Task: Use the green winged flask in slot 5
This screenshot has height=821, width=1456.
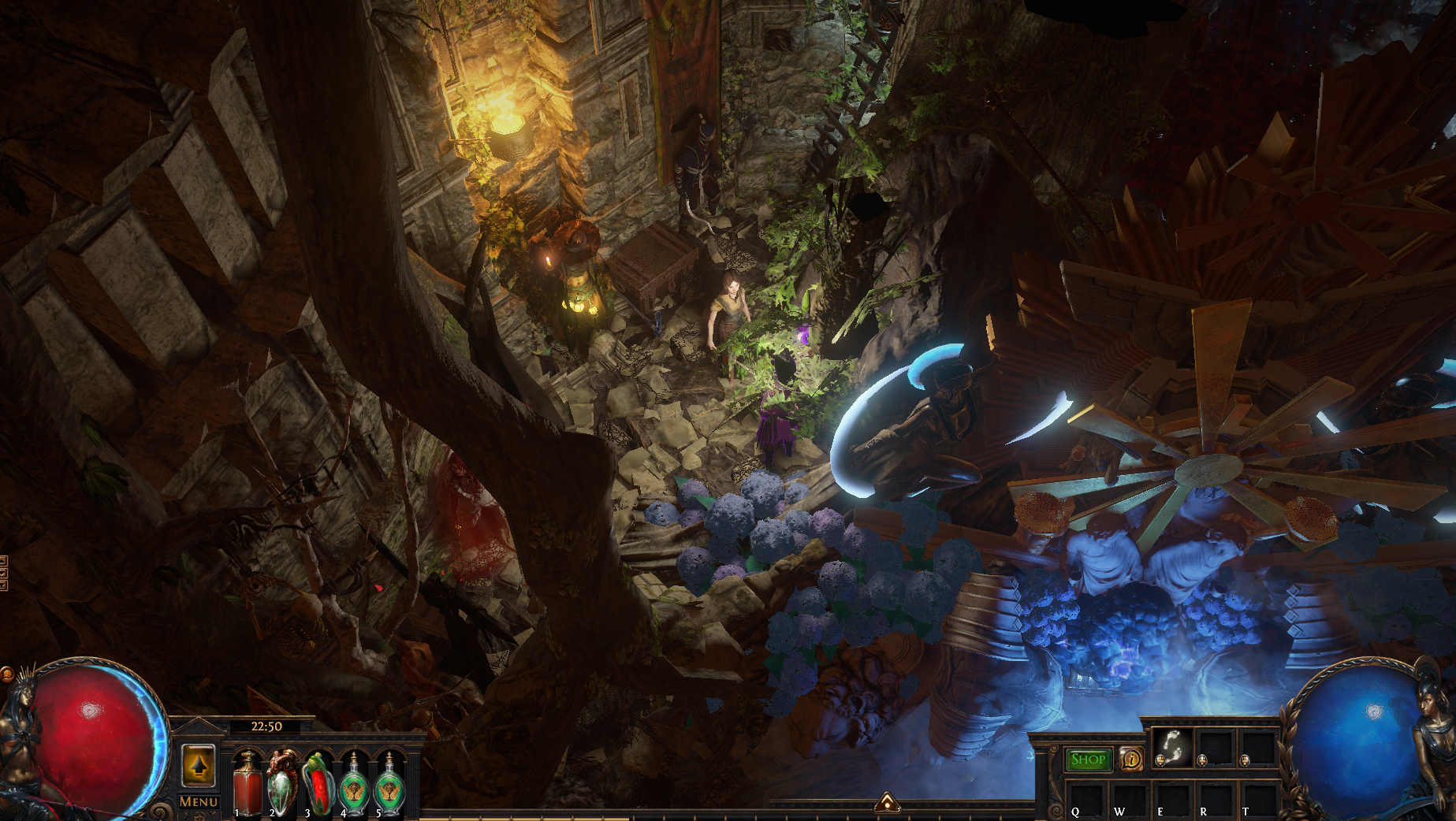Action: point(389,782)
